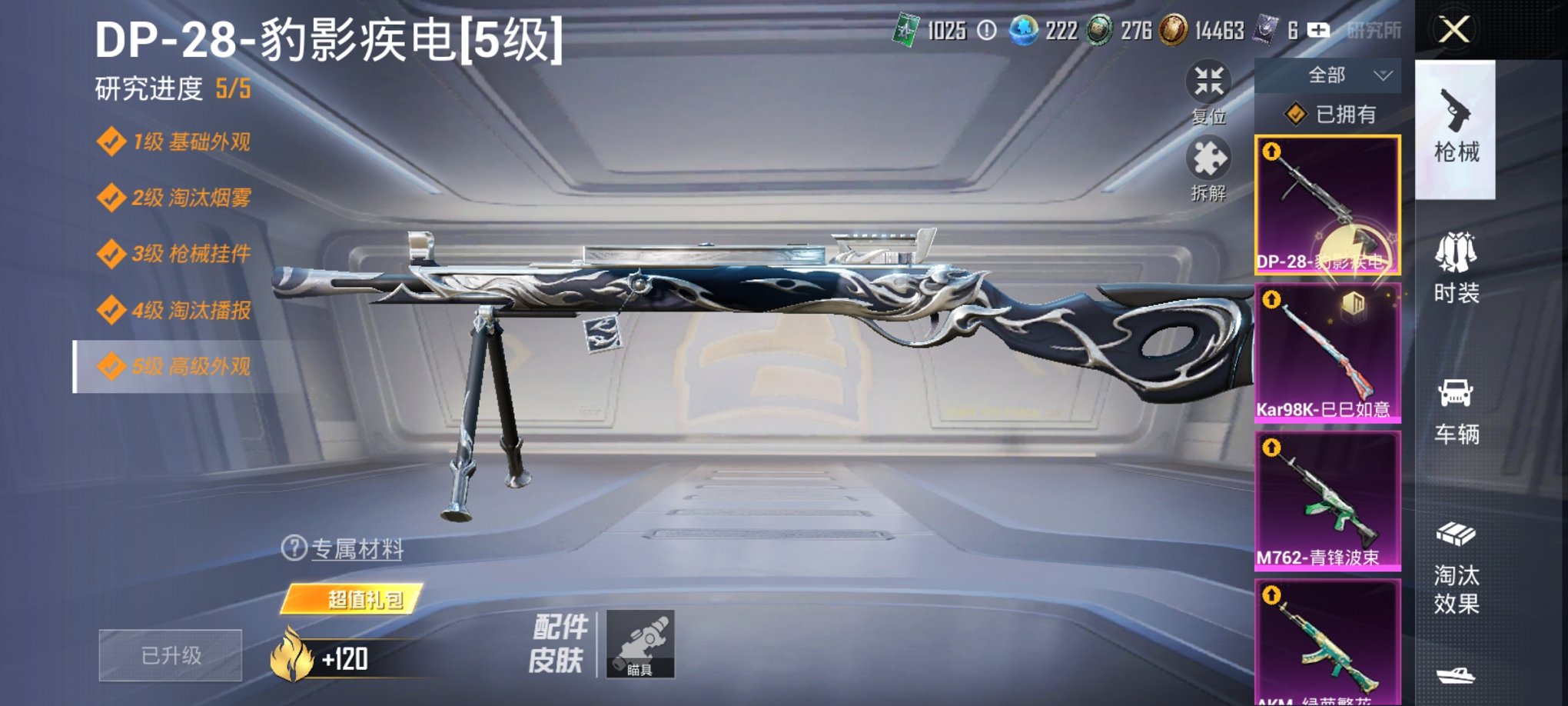Screen dimensions: 1568x706
Task: Select the Kar98K-巴巴如意 weapon thumbnail
Action: point(1327,350)
